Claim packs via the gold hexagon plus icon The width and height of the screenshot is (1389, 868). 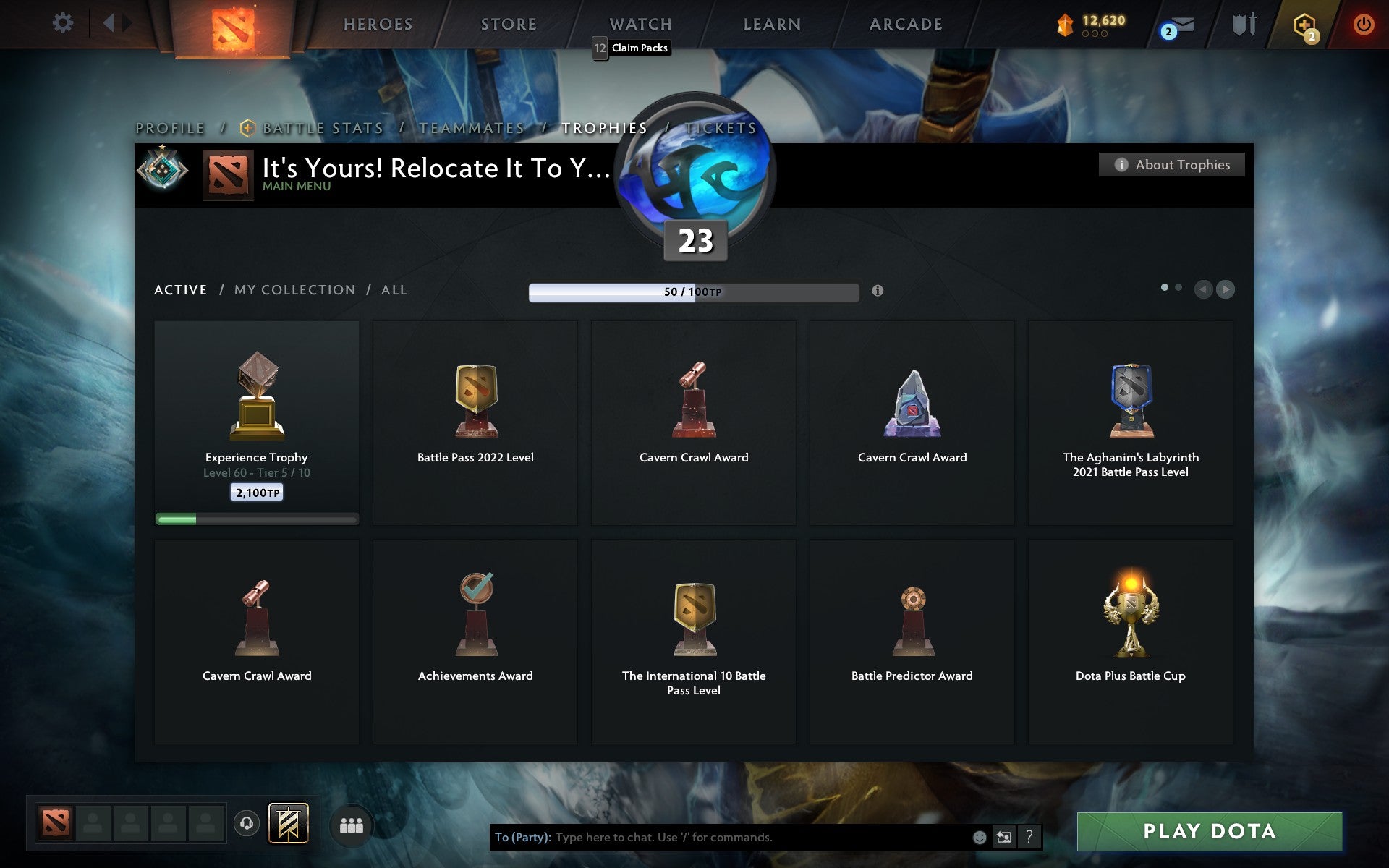click(1302, 24)
